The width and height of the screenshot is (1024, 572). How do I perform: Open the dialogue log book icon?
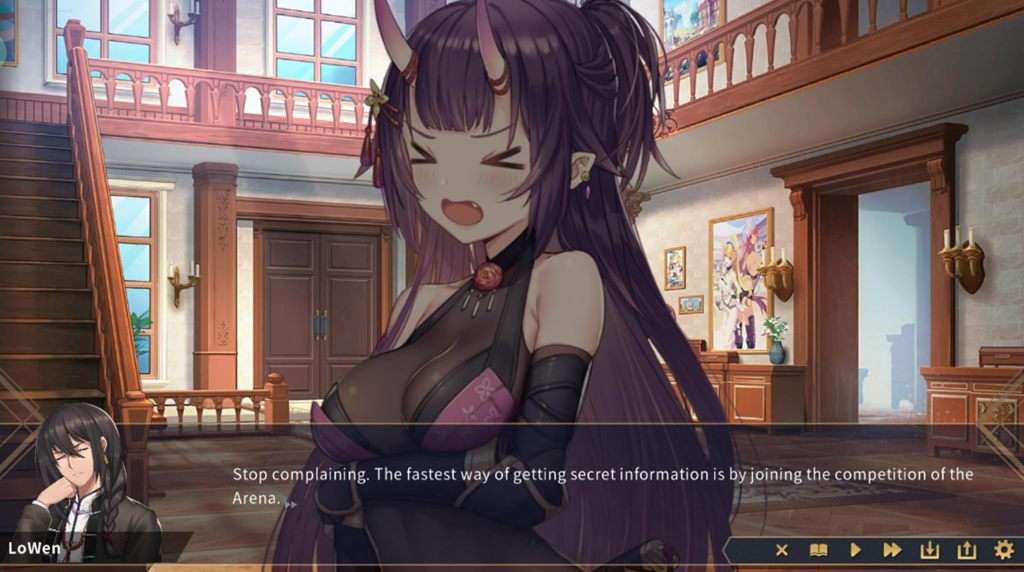click(818, 550)
